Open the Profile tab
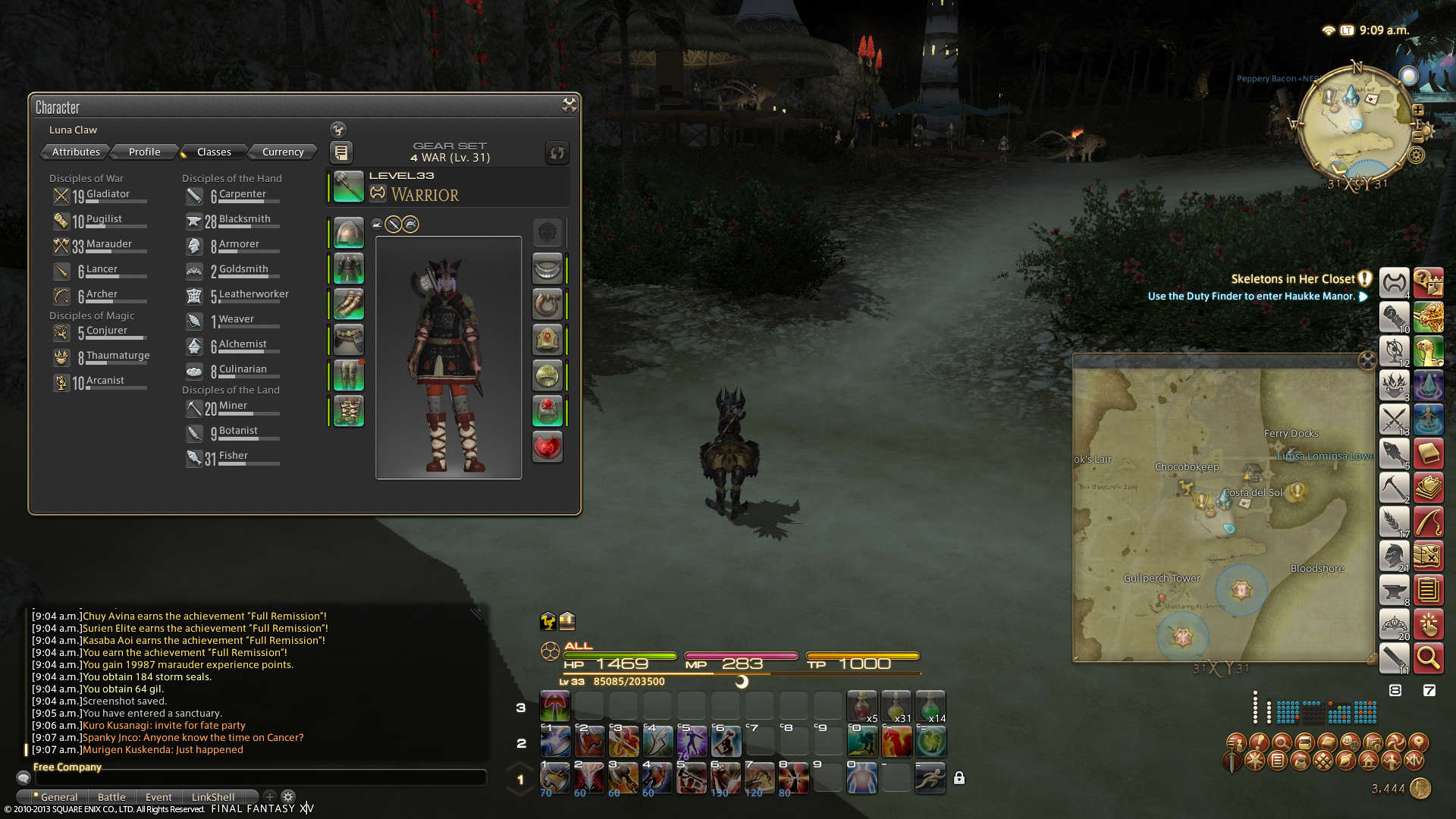1456x819 pixels. coord(144,152)
